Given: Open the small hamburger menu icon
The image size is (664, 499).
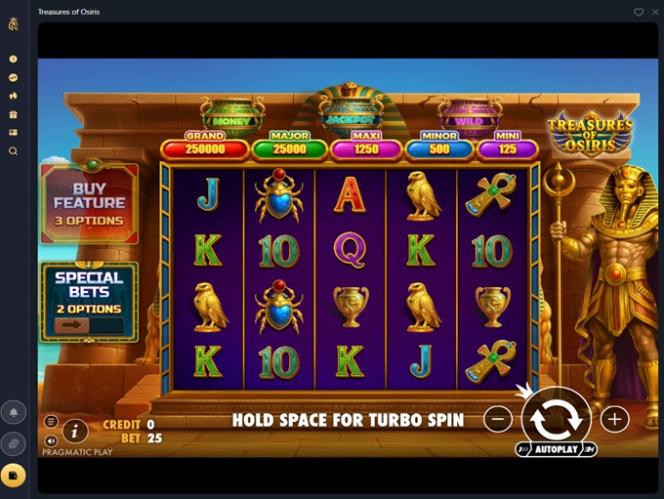Looking at the screenshot, I should pyautogui.click(x=51, y=422).
